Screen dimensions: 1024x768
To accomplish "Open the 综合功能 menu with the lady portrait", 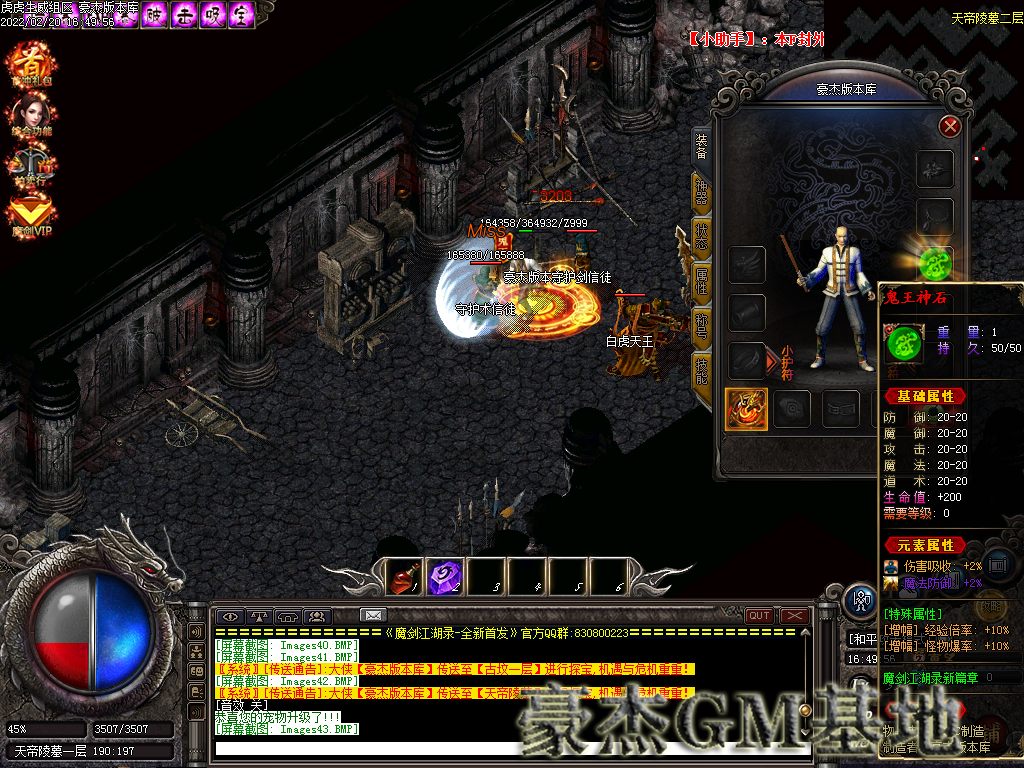I will click(x=32, y=113).
